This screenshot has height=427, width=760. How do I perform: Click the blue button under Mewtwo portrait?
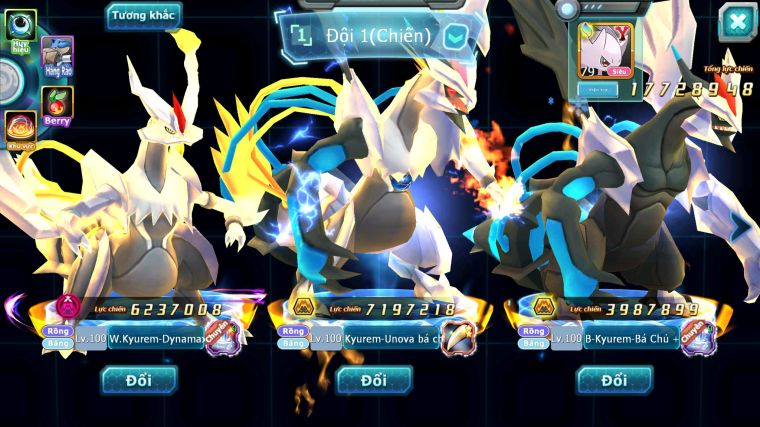[x=601, y=89]
